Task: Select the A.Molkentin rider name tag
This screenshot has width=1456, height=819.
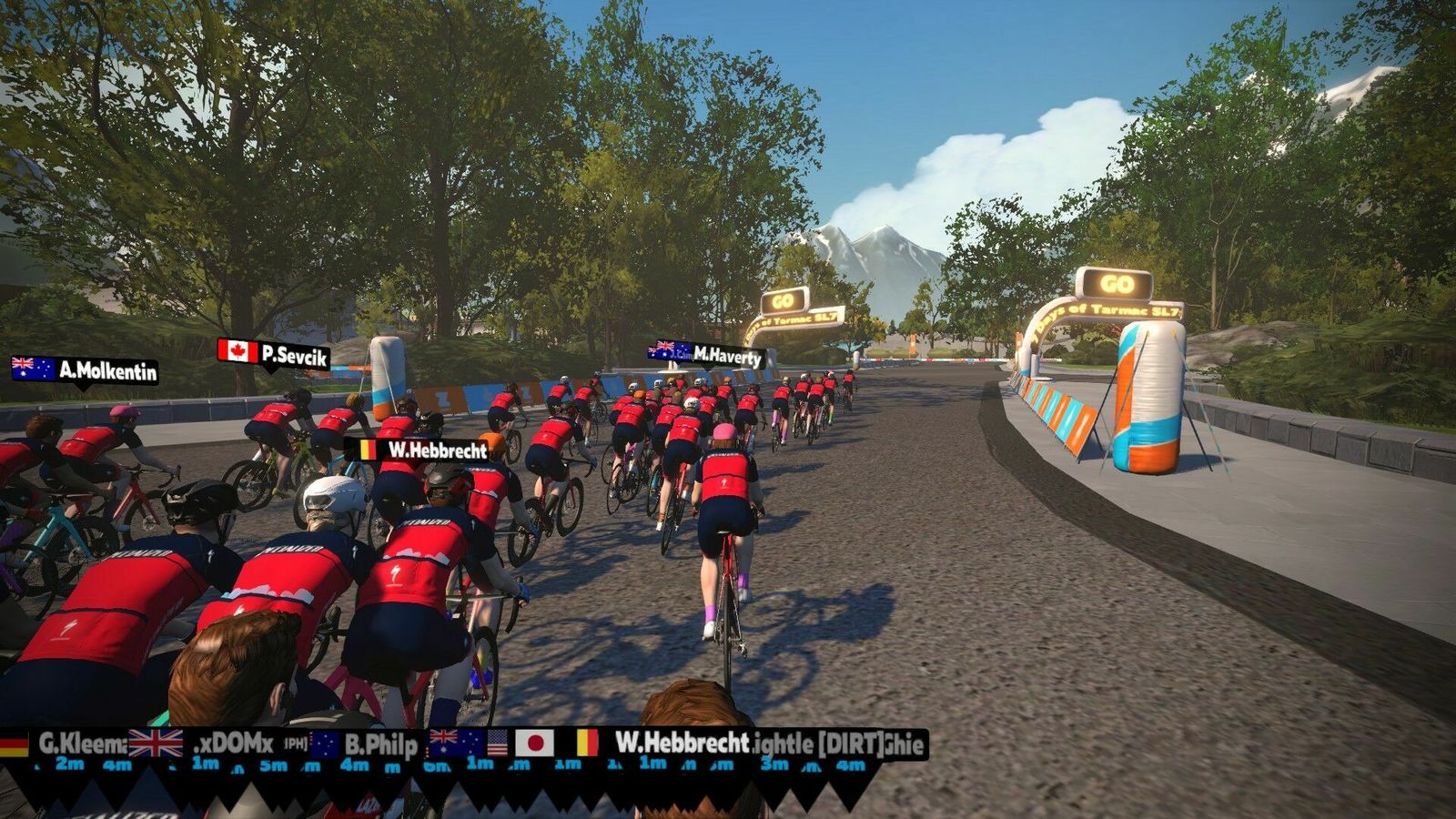Action: click(85, 369)
